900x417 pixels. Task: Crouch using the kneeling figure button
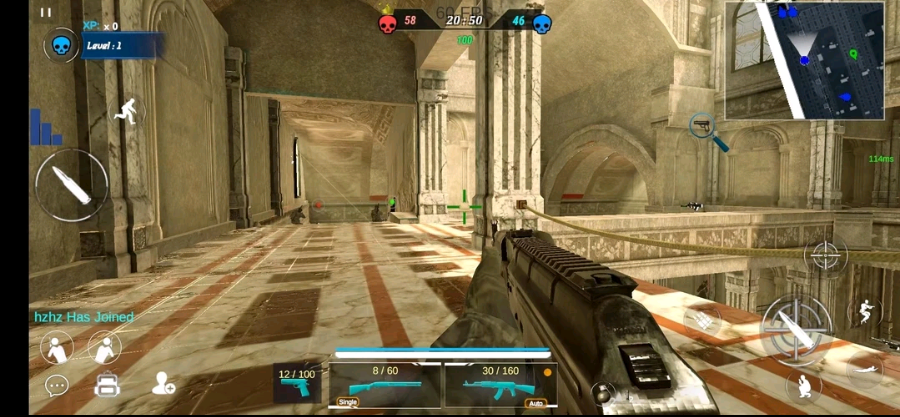tap(804, 386)
